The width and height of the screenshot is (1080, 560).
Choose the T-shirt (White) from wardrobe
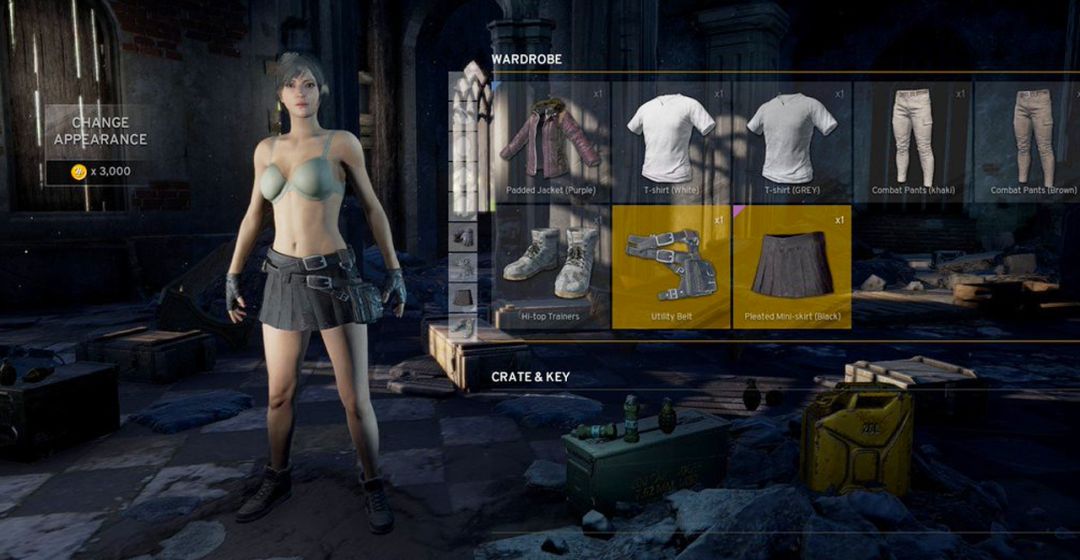(671, 140)
